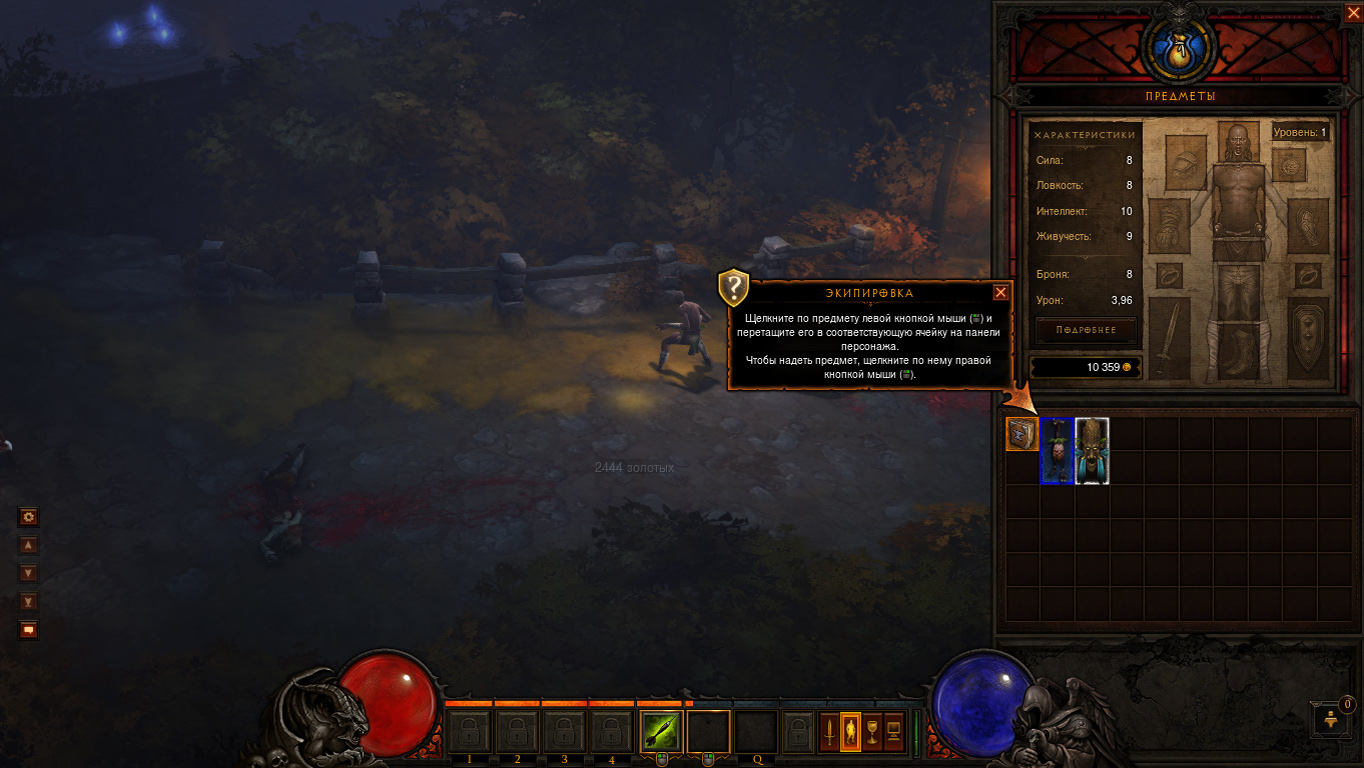This screenshot has width=1364, height=768.
Task: Close the Экипировка tutorial tooltip
Action: (x=1000, y=293)
